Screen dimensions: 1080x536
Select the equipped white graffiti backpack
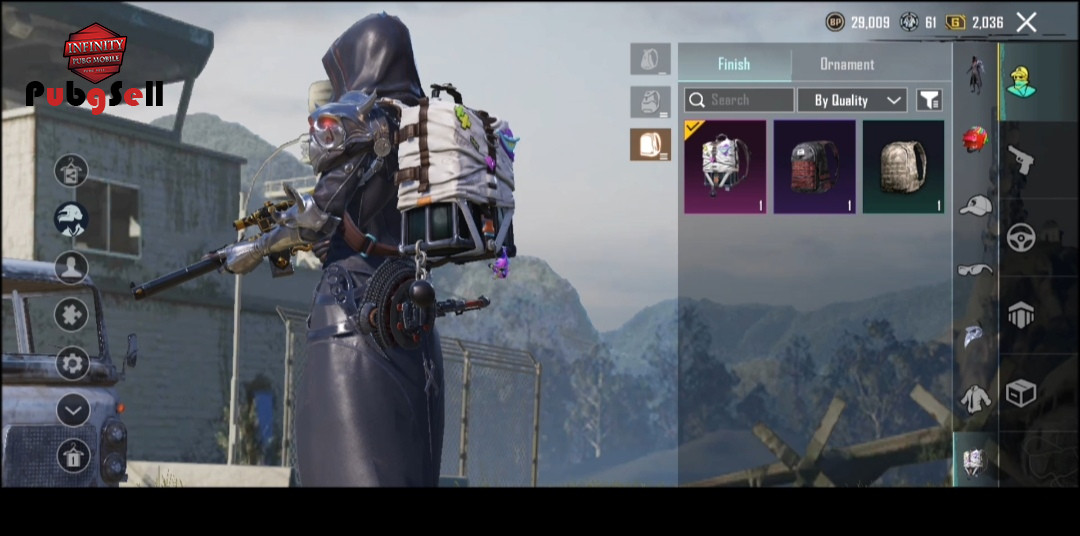(725, 167)
